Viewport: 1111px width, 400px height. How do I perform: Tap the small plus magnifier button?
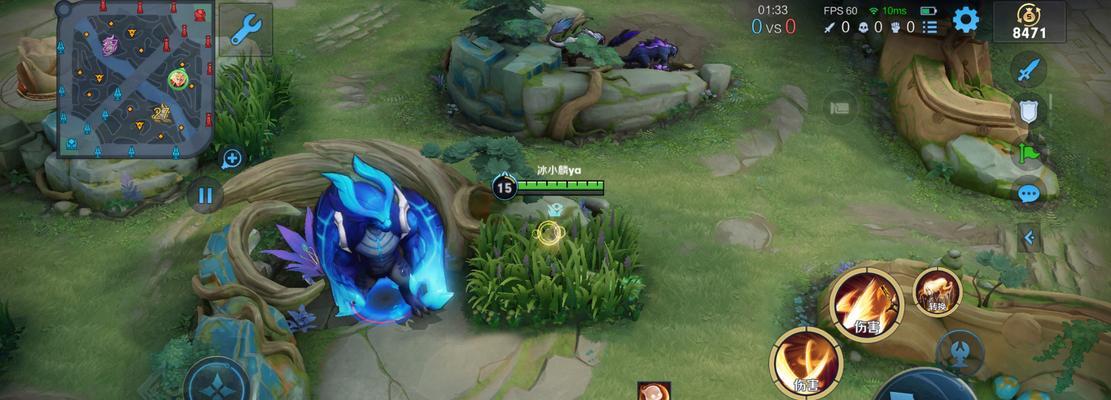coord(231,158)
